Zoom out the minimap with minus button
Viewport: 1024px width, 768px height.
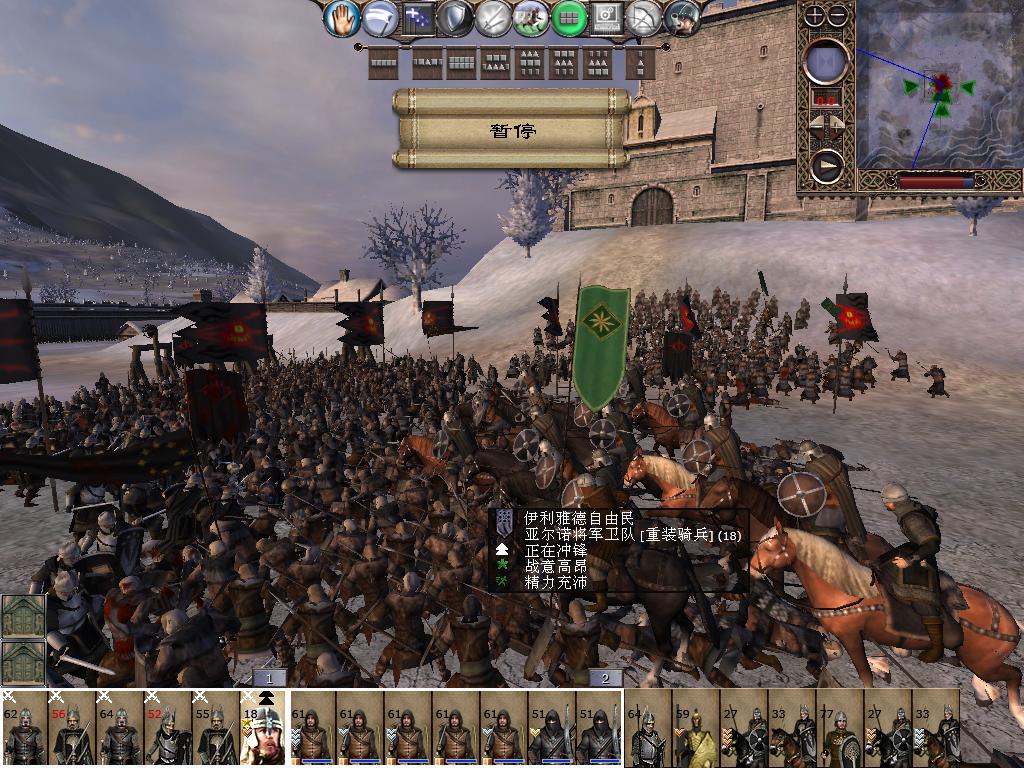838,16
